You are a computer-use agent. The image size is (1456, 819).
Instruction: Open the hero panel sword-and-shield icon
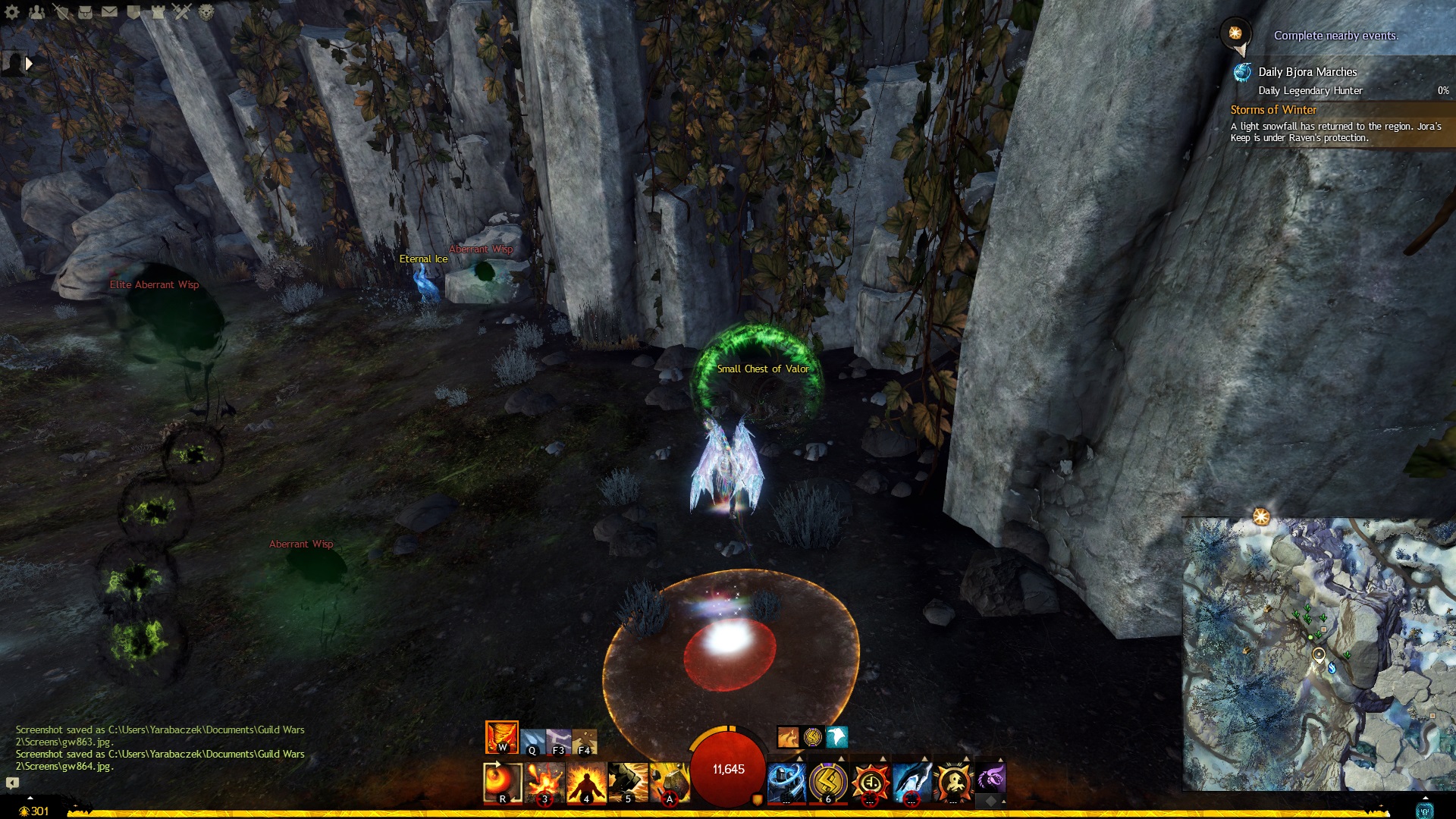pos(61,11)
